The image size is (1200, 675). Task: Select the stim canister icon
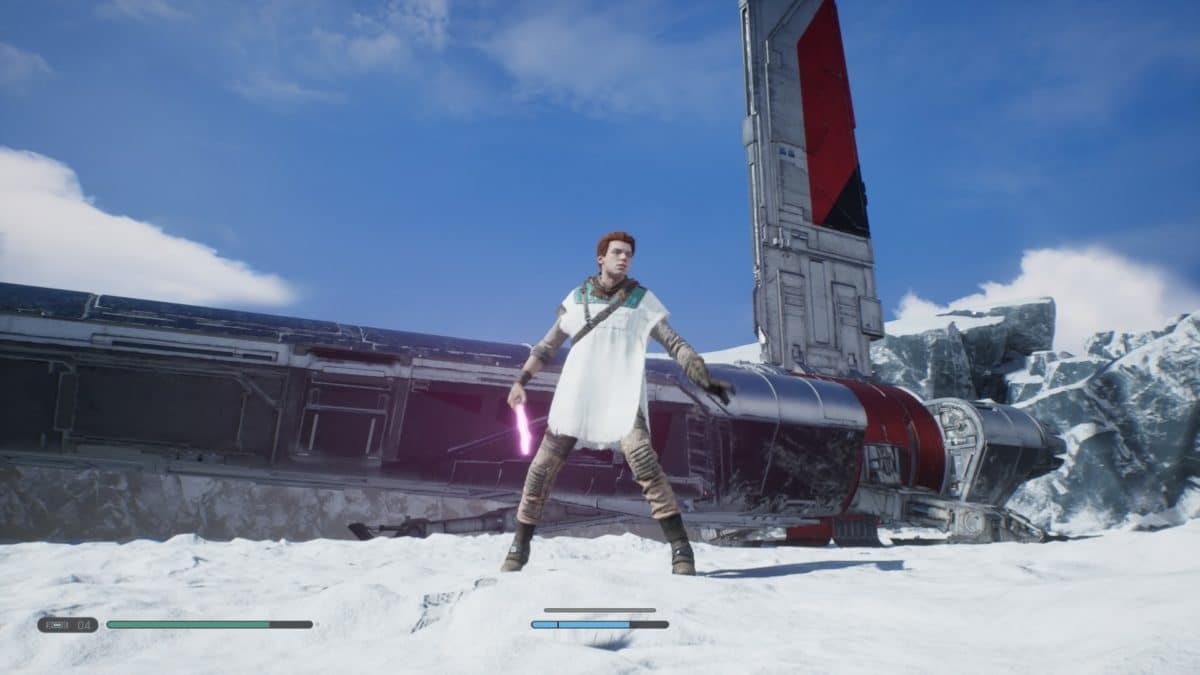[x=57, y=625]
